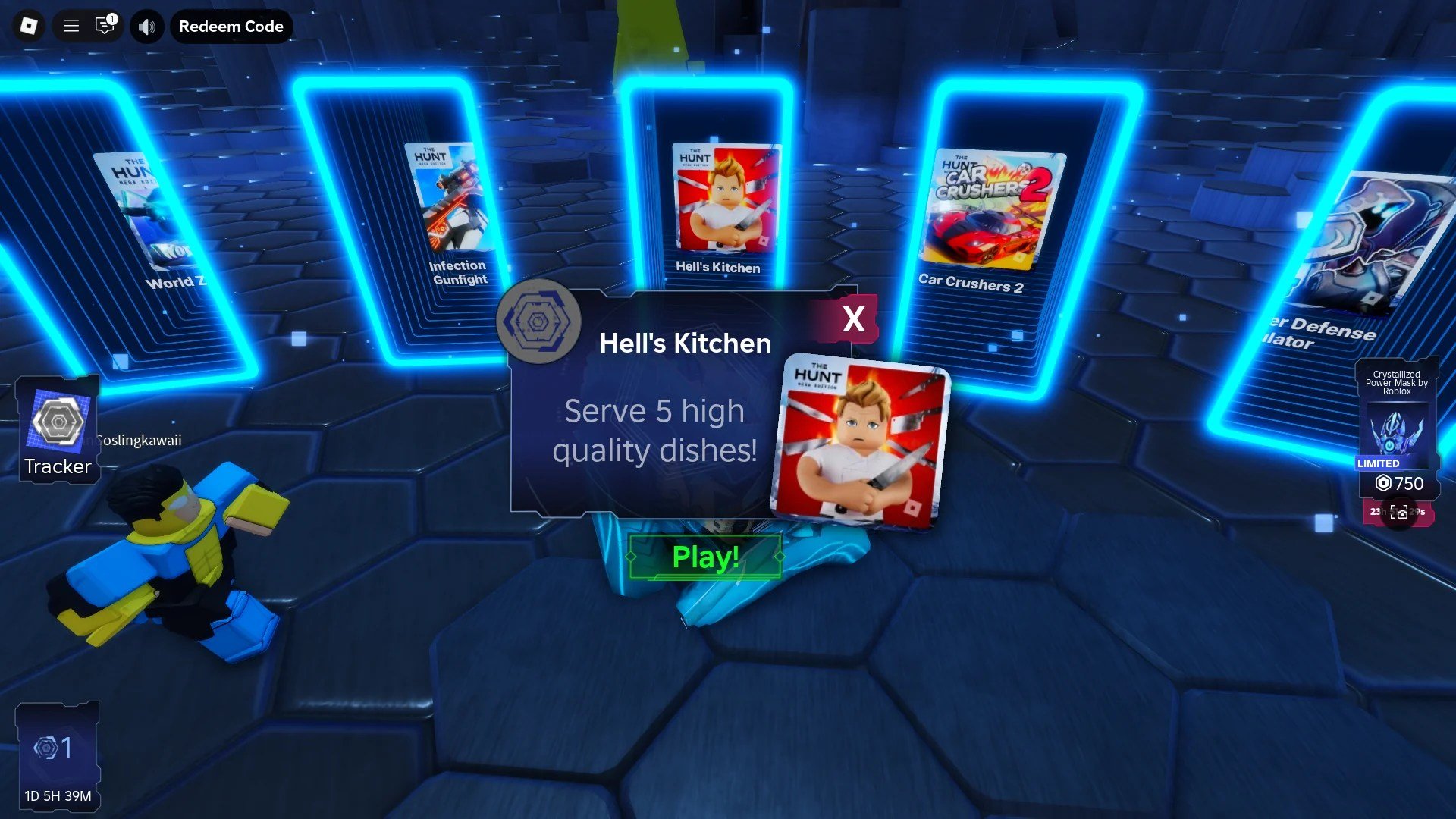The width and height of the screenshot is (1456, 819).
Task: Close the Hell's Kitchen popup
Action: [x=853, y=319]
